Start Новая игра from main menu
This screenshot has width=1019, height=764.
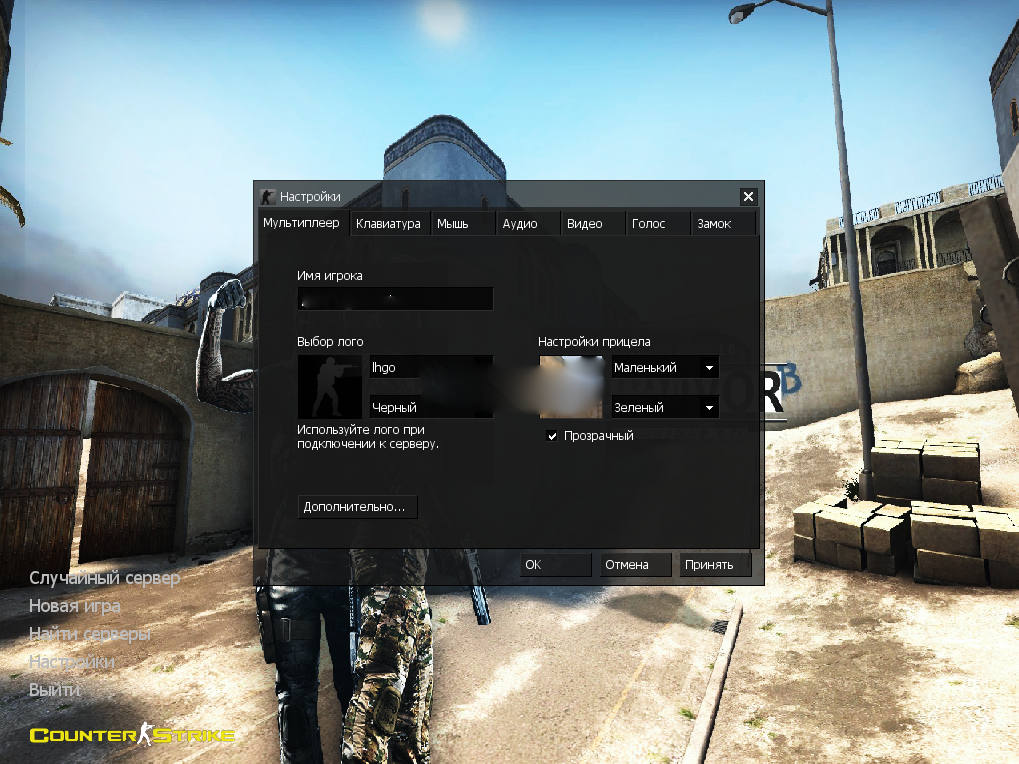coord(75,606)
